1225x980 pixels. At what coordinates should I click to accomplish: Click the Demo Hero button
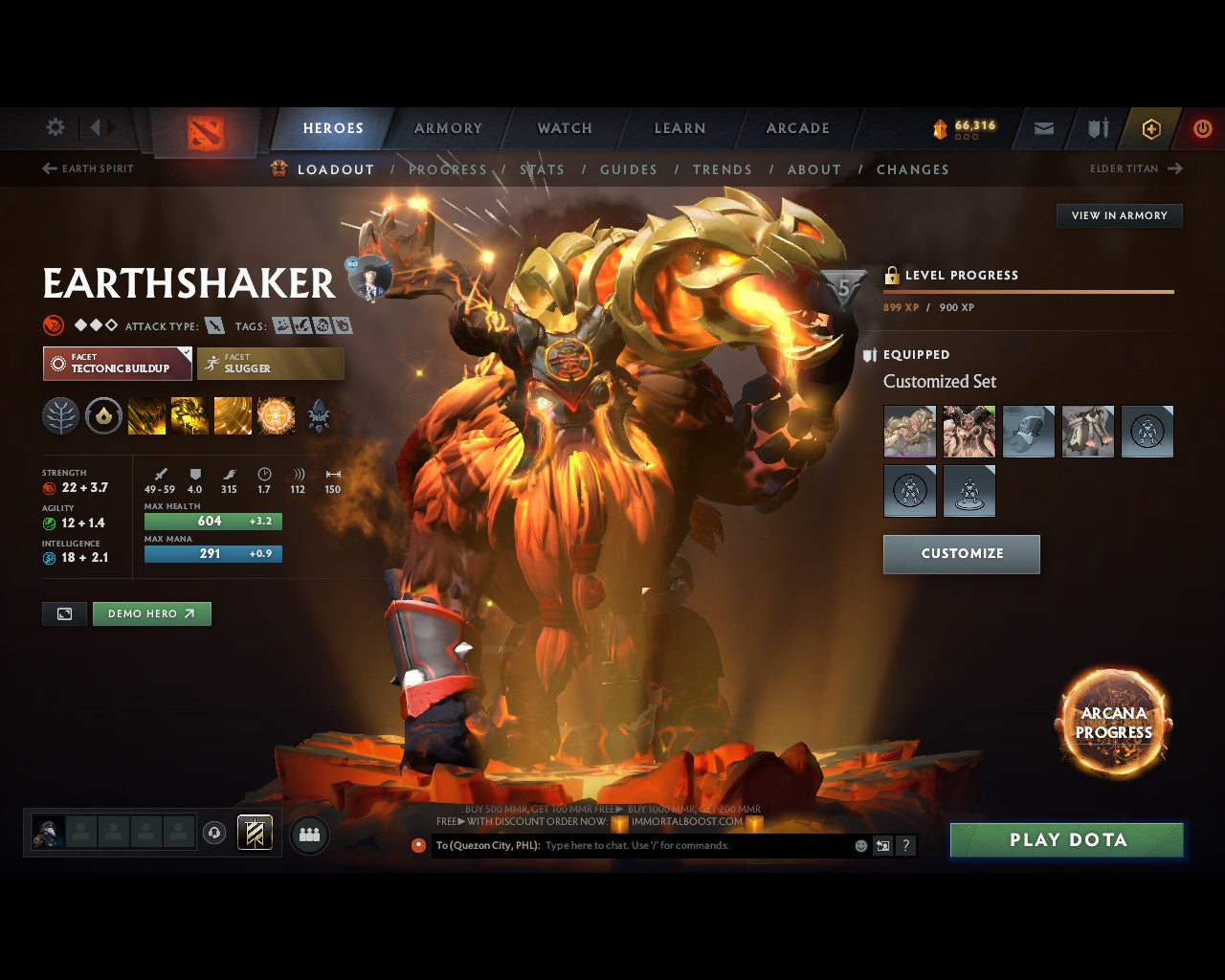151,613
